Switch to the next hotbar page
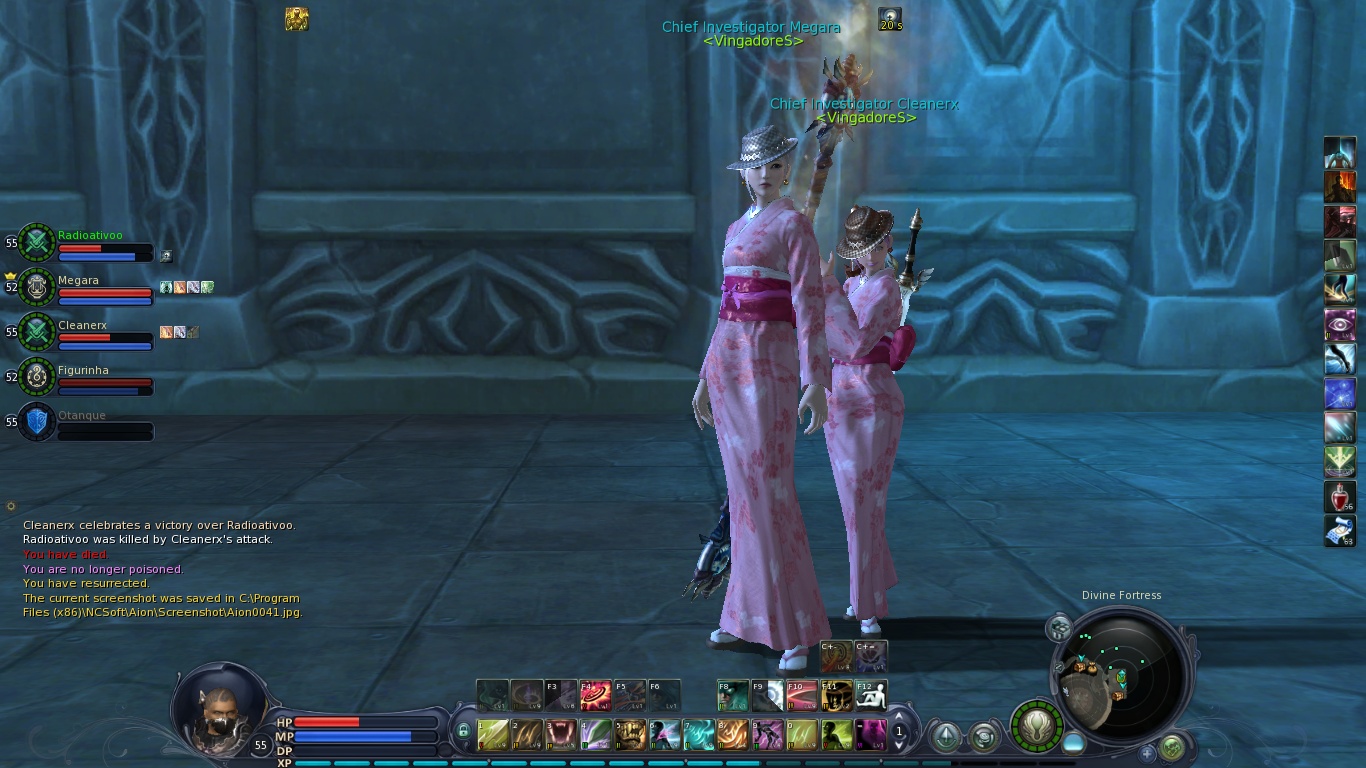 [x=899, y=745]
